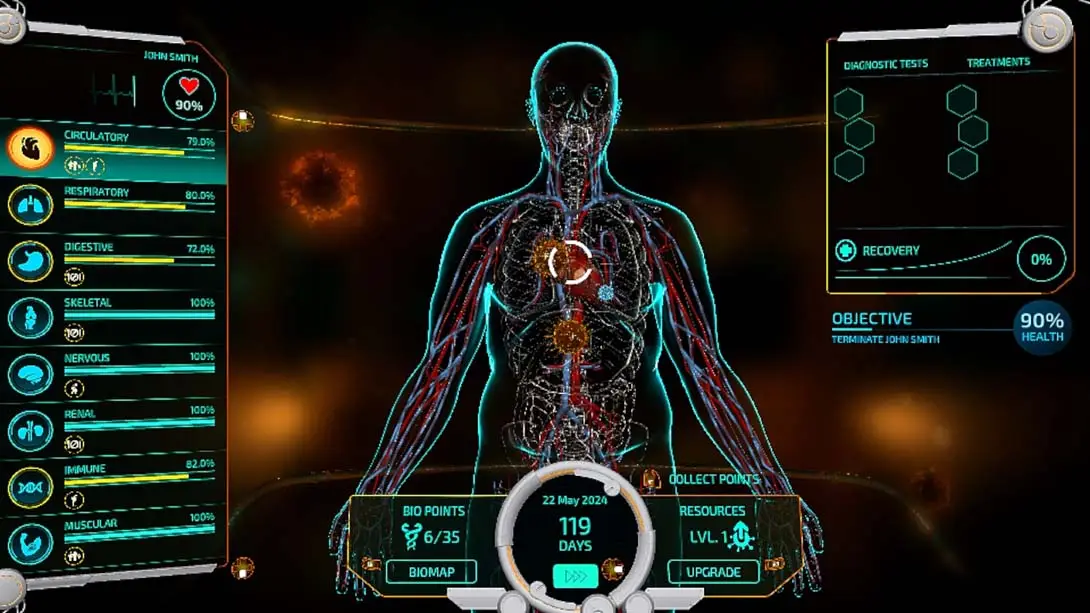Open the Biomap
This screenshot has height=613, width=1090.
(430, 572)
